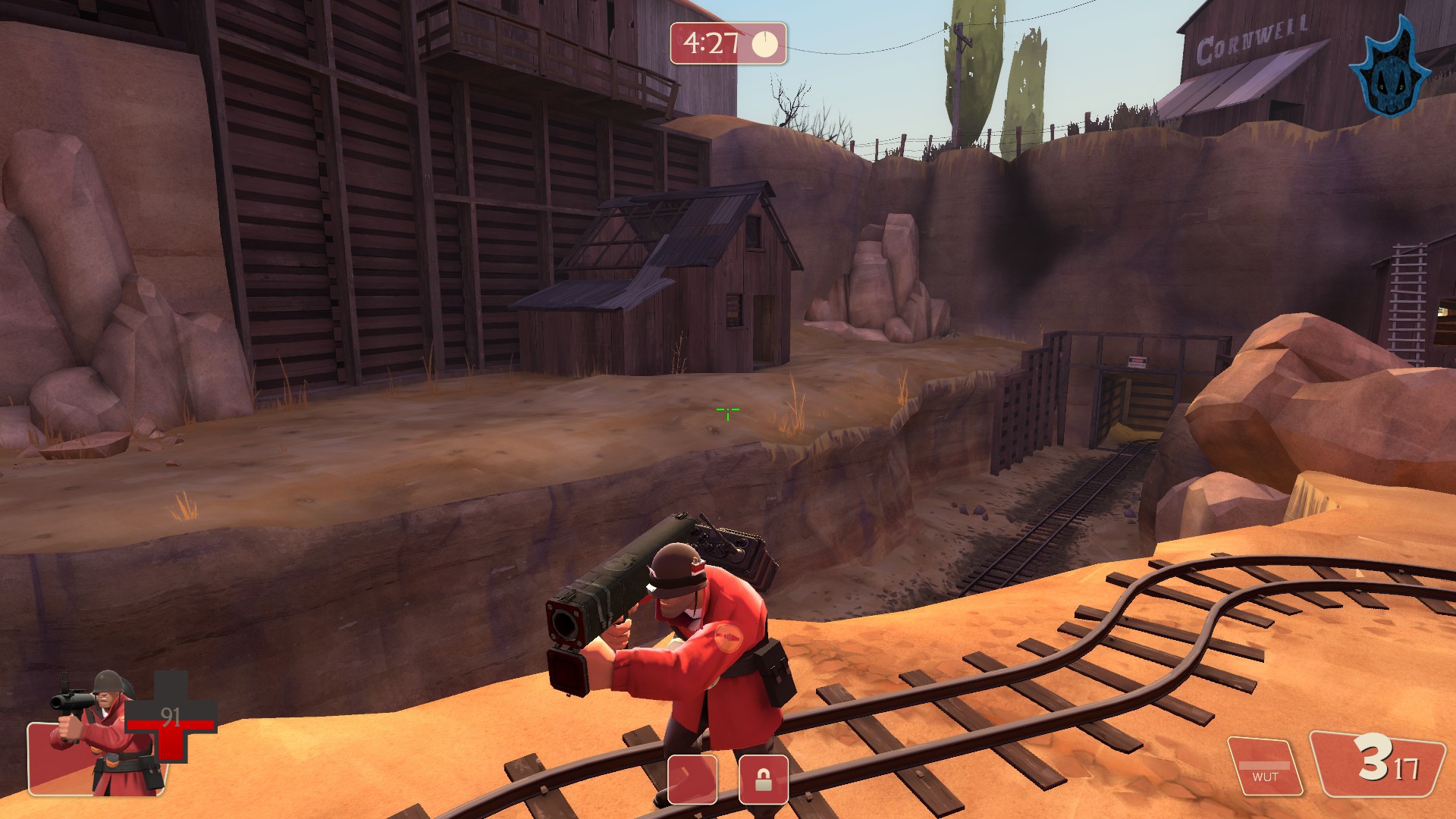Click the mine entrance warning sign
The image size is (1456, 819).
1137,362
